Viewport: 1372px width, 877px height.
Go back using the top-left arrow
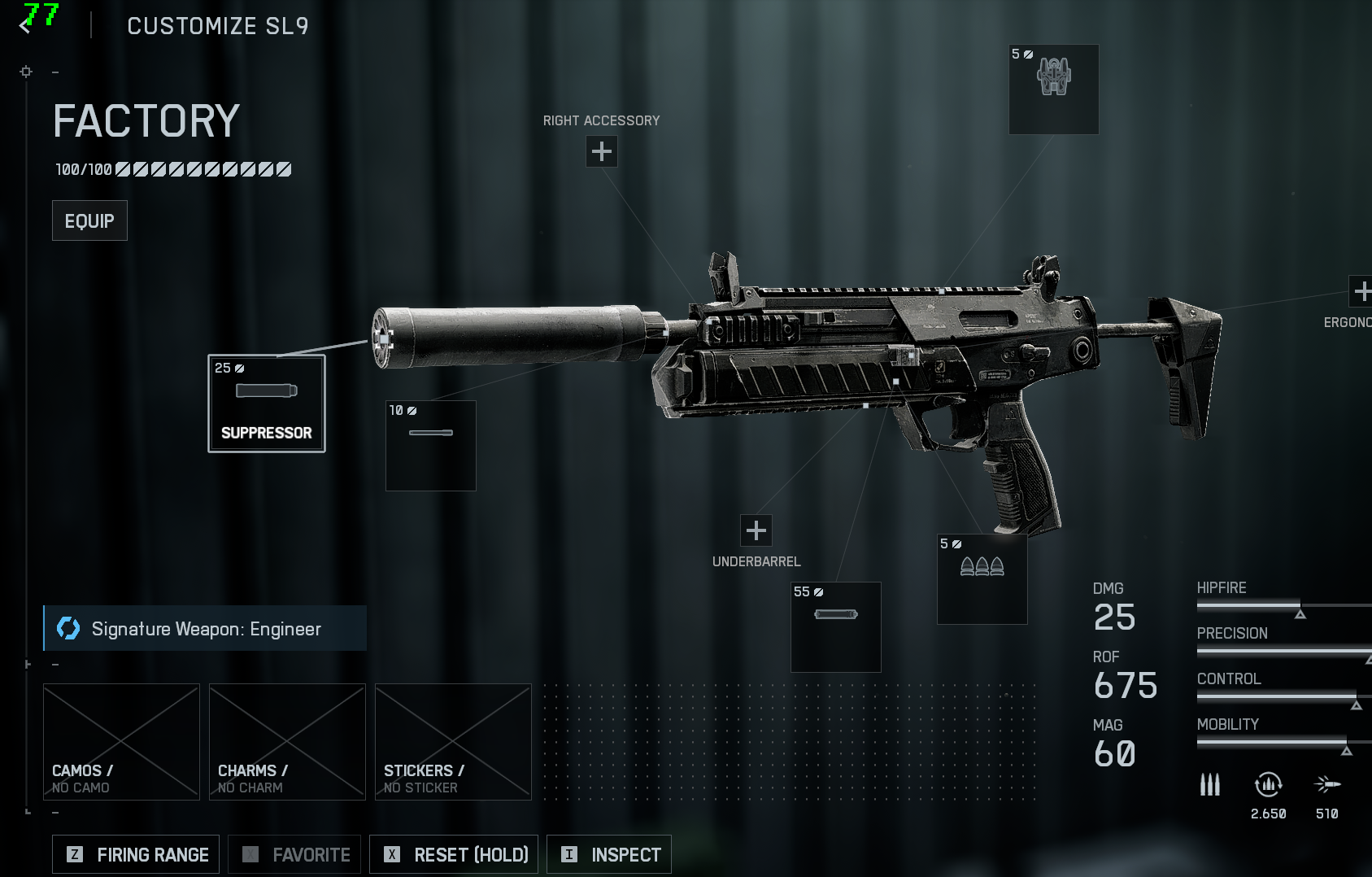[x=25, y=25]
